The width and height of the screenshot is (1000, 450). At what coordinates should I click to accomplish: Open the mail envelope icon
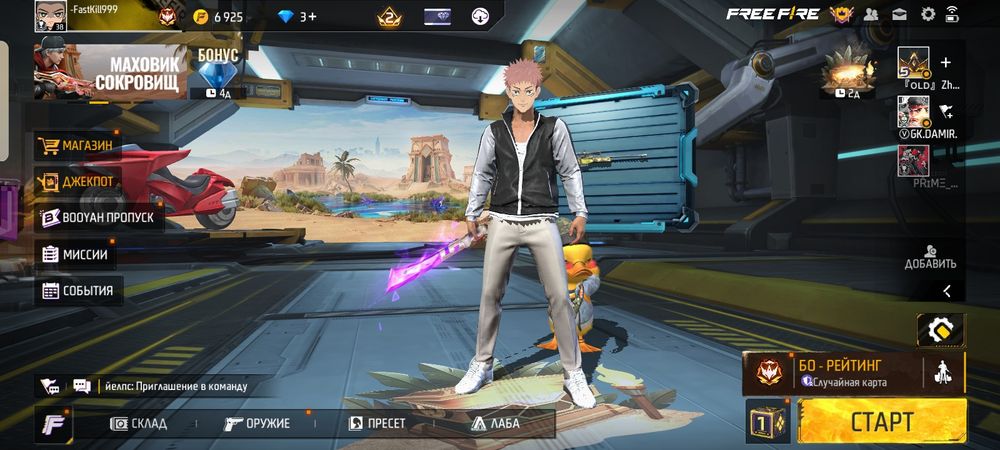click(899, 14)
